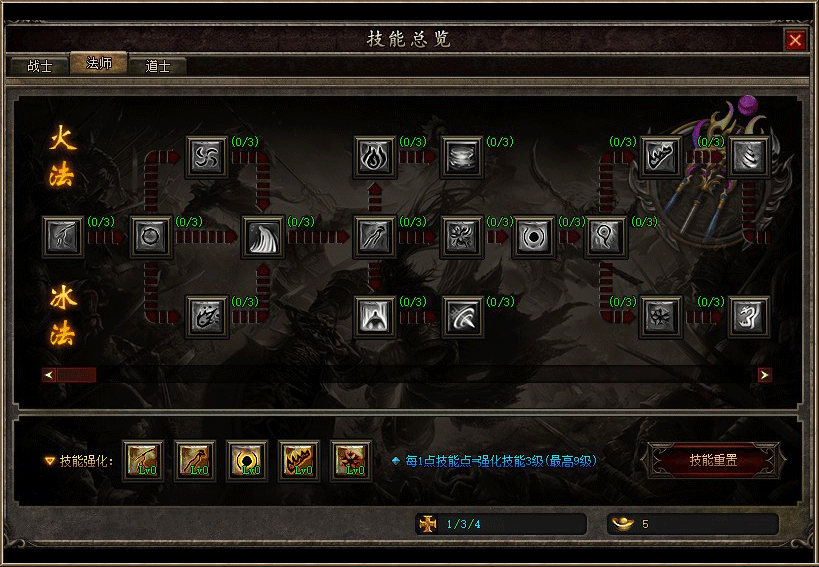819x567 pixels.
Task: Select the flaming claw enhancement icon
Action: click(299, 461)
